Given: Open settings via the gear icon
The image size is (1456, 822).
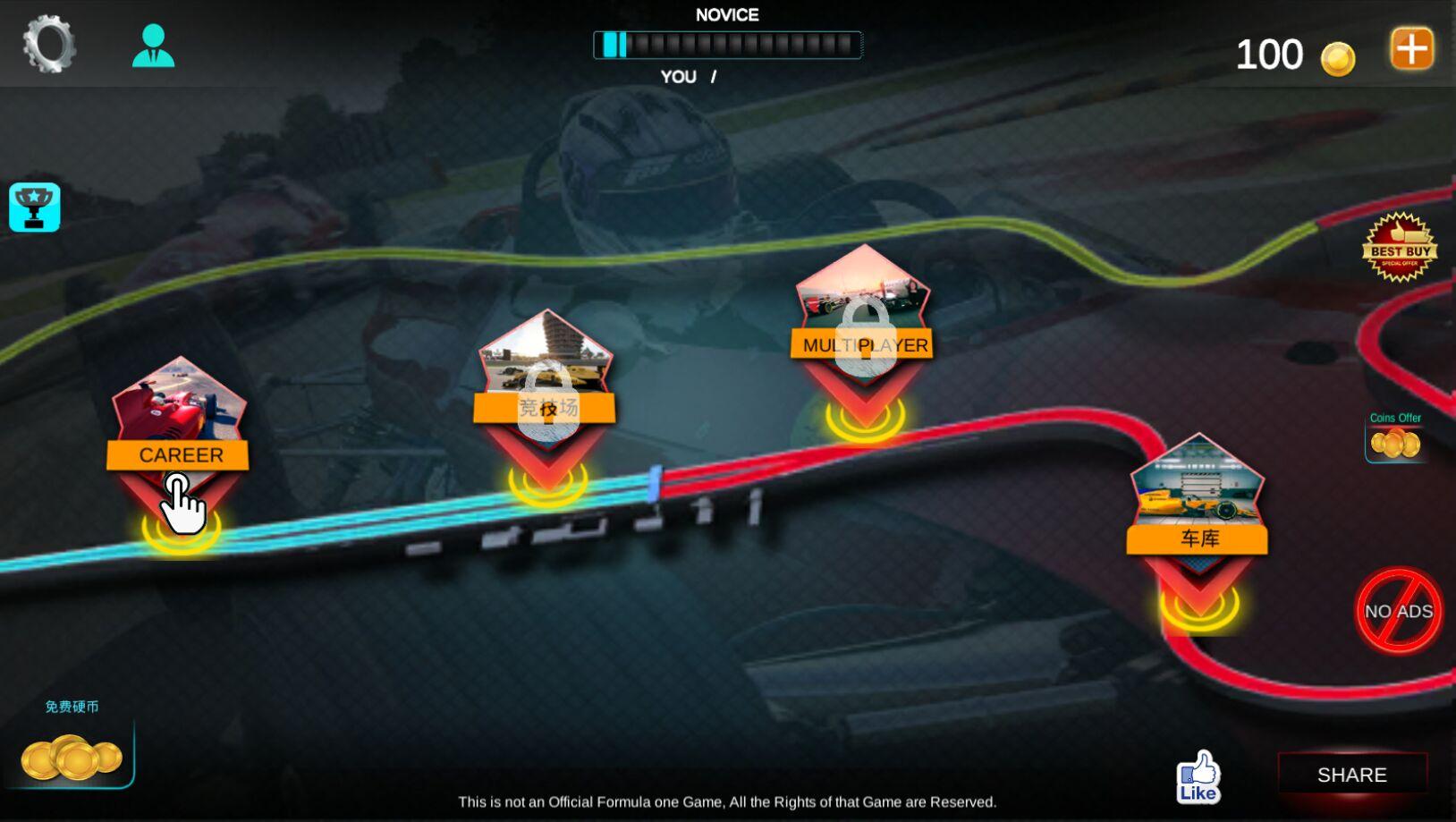Looking at the screenshot, I should [48, 44].
